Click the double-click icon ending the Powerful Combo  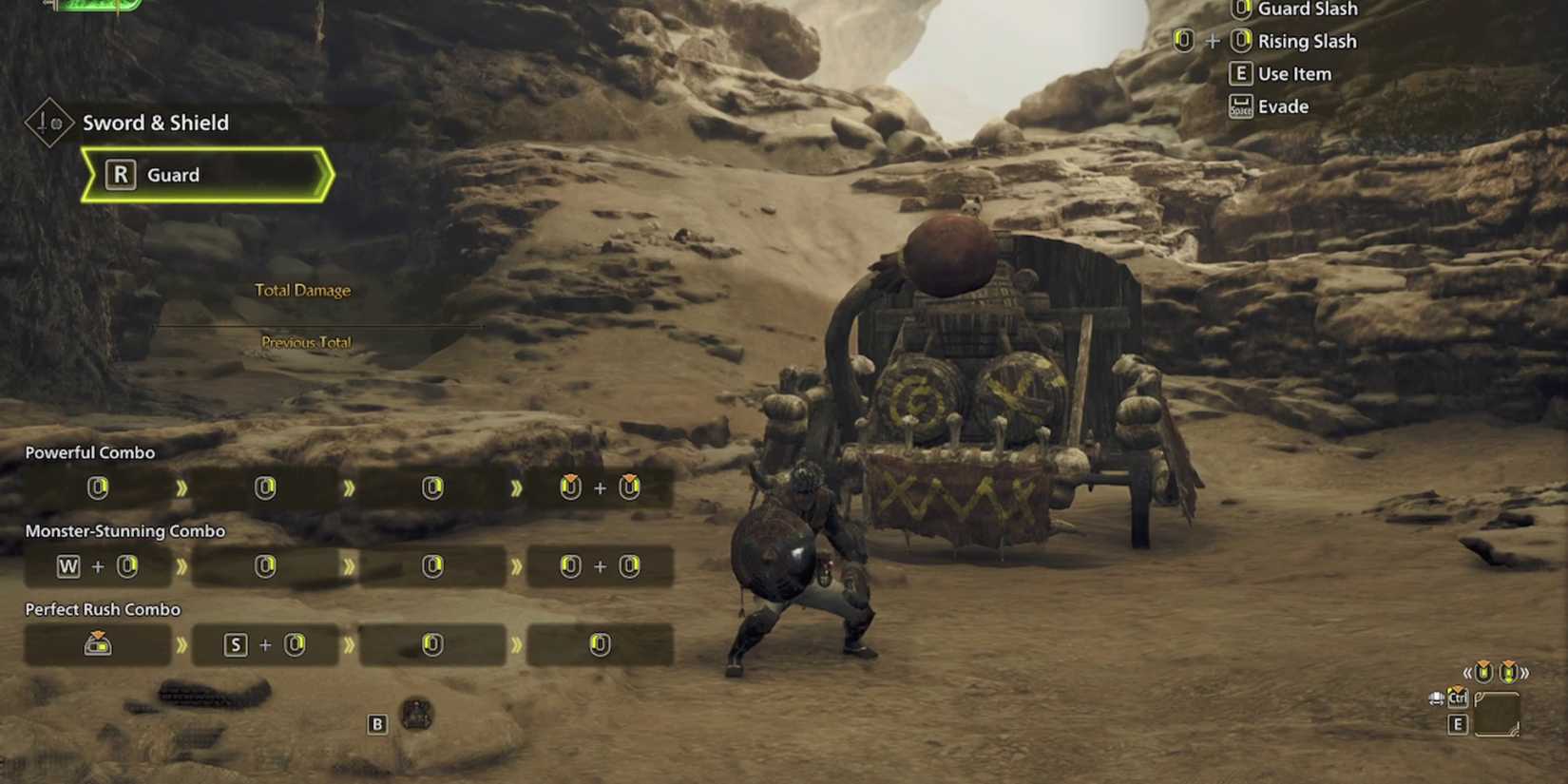coord(601,488)
